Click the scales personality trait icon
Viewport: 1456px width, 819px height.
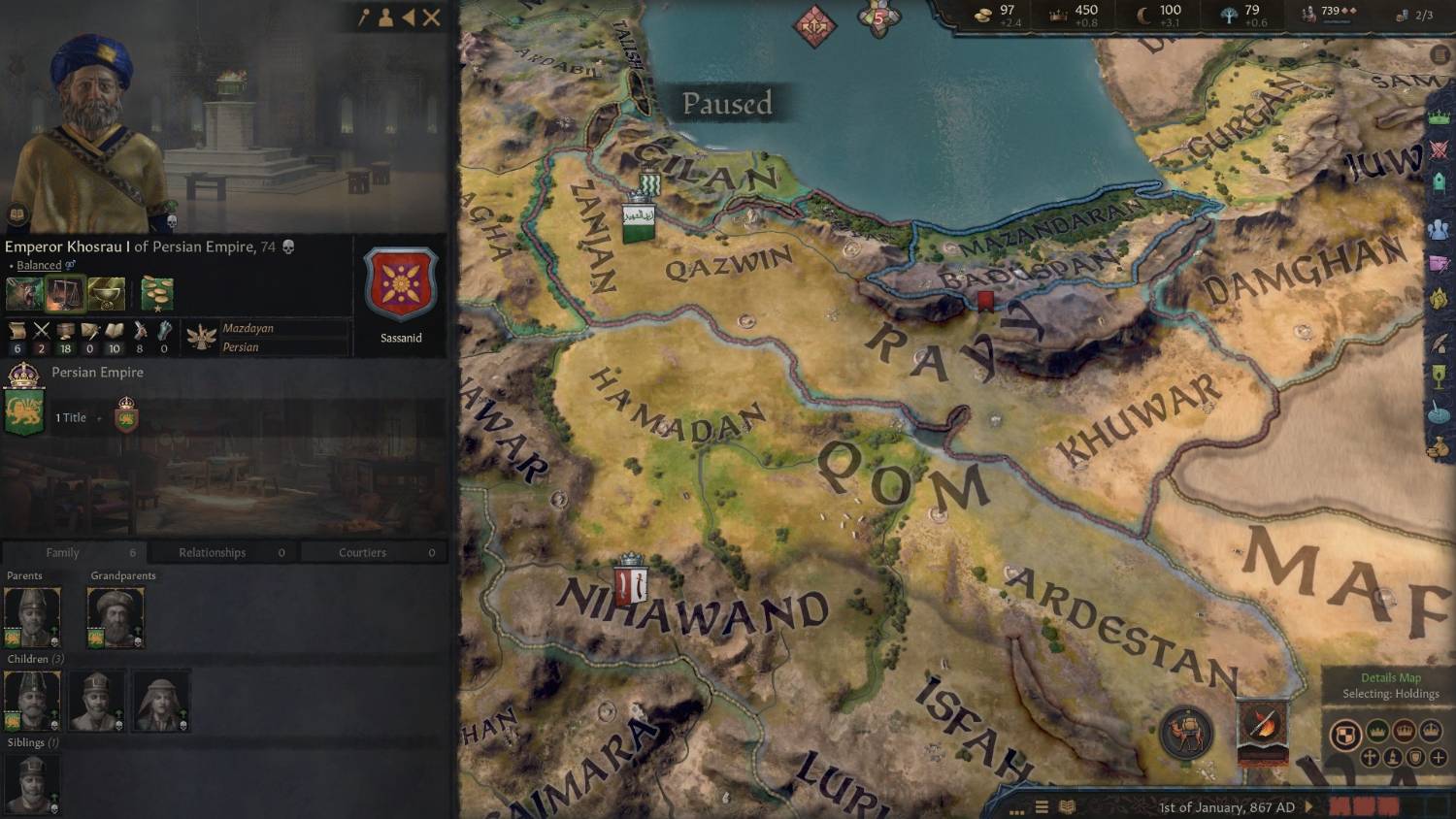(64, 293)
